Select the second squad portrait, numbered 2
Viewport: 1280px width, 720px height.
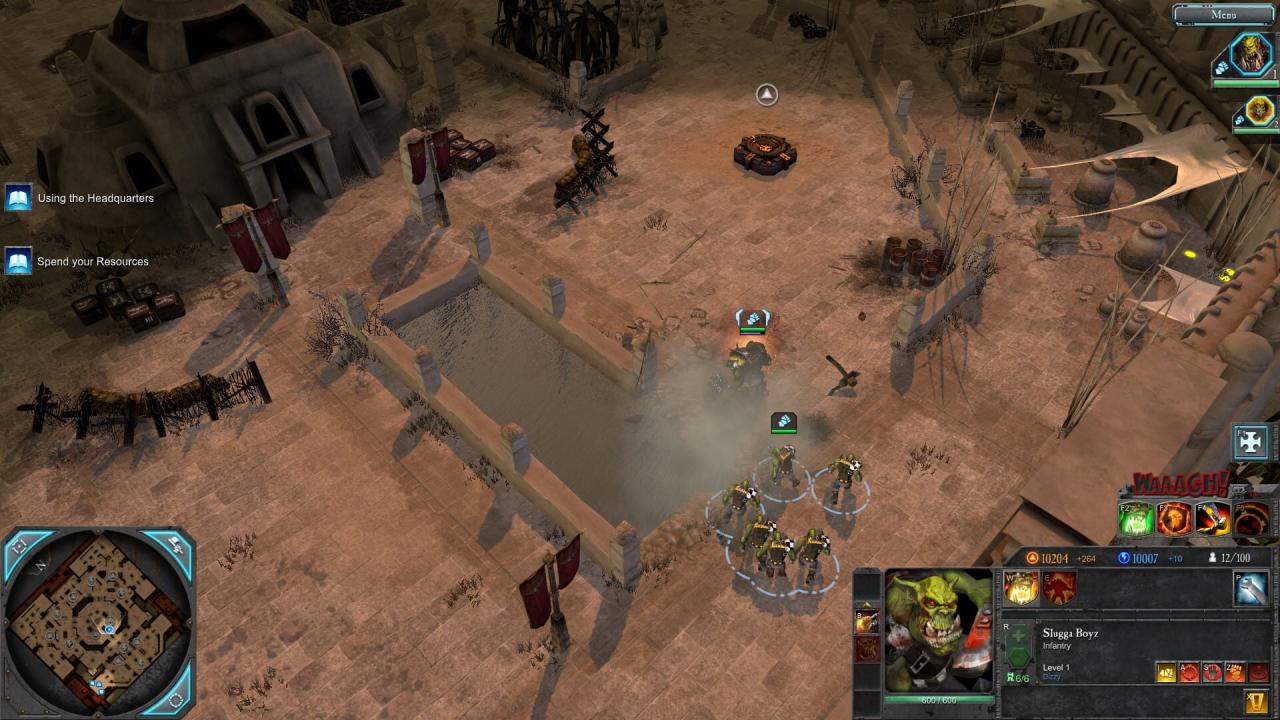(1258, 110)
